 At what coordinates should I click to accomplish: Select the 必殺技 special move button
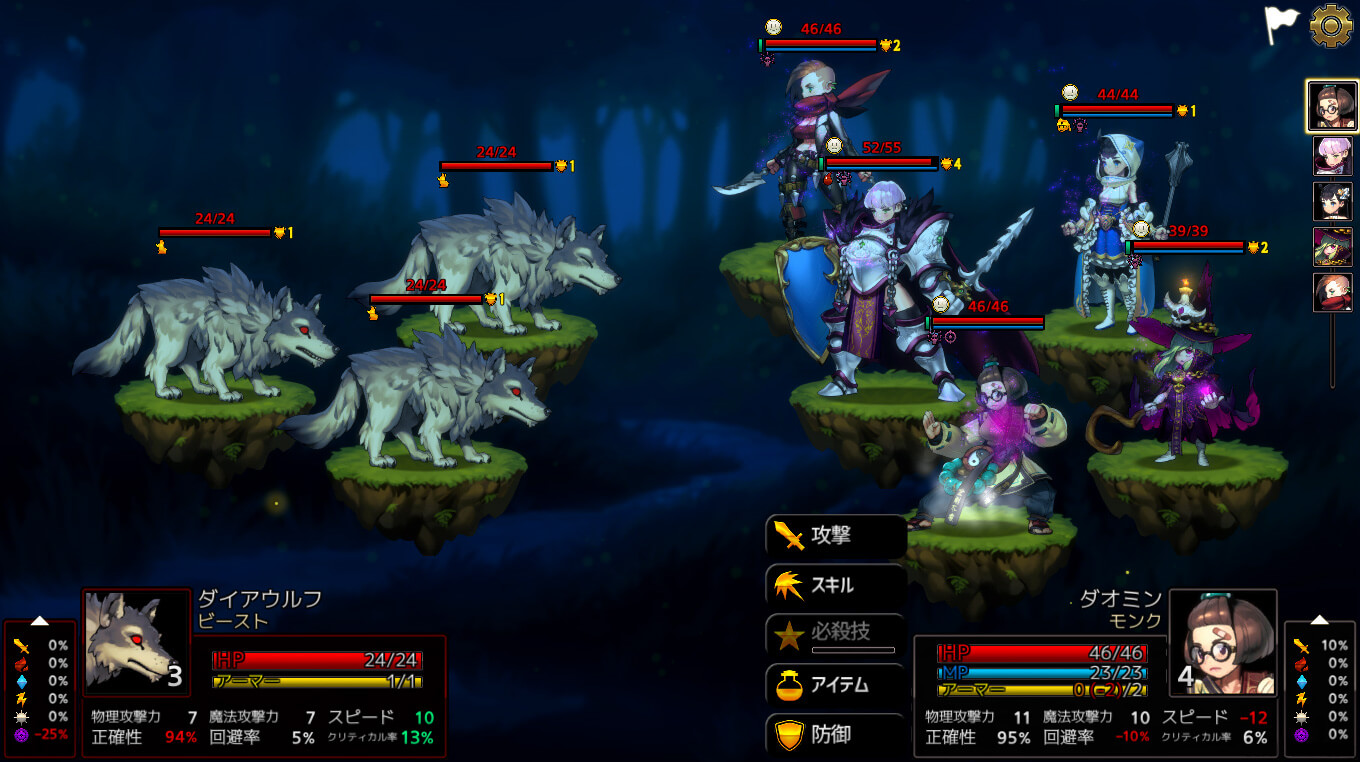(835, 634)
